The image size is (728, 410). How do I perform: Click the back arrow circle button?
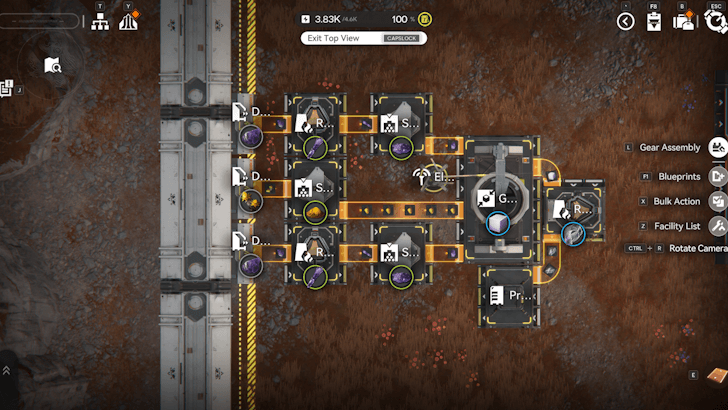point(626,21)
